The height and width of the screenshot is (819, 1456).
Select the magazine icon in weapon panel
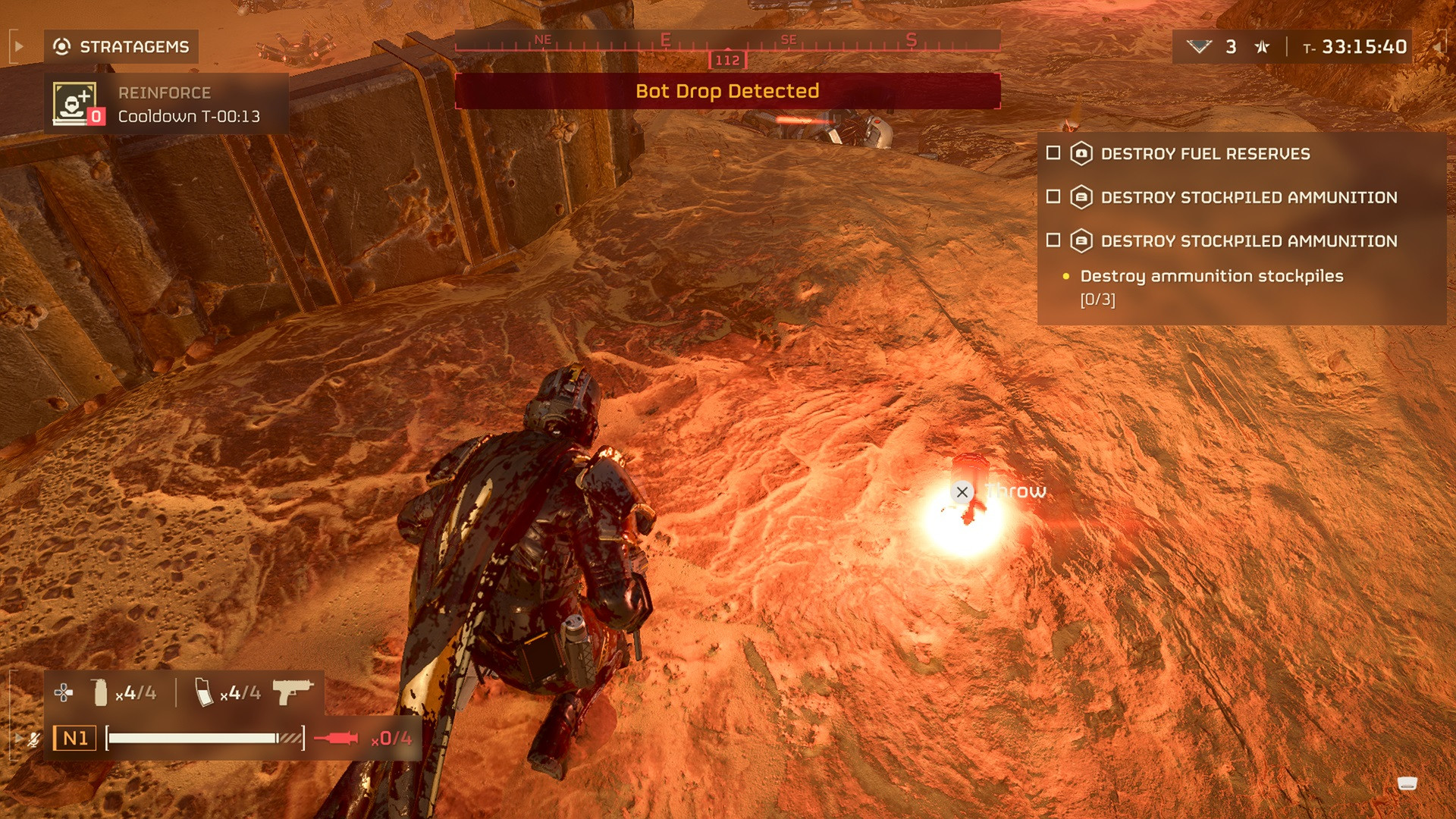[x=204, y=692]
